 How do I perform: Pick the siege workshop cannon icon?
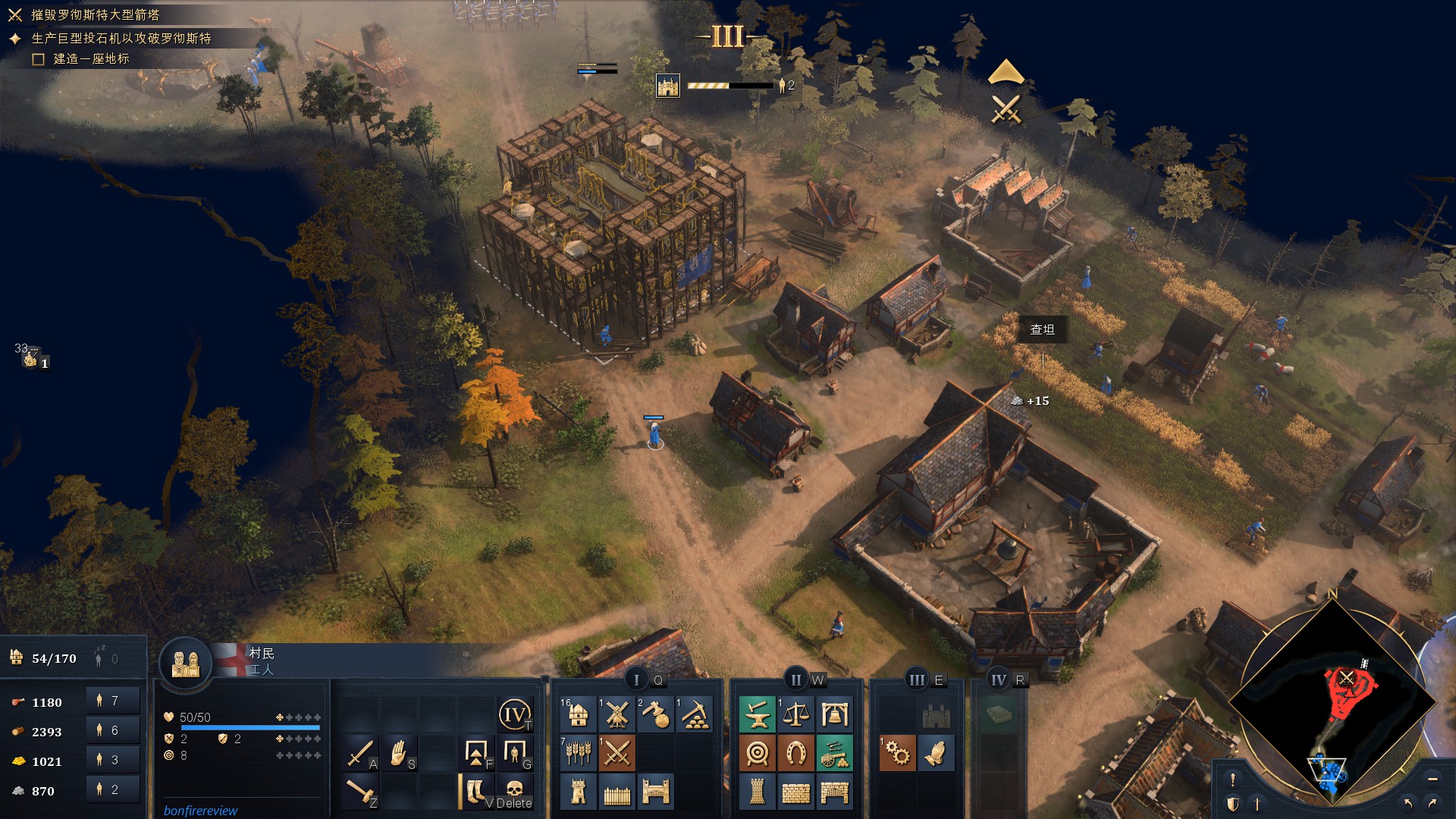[x=834, y=753]
